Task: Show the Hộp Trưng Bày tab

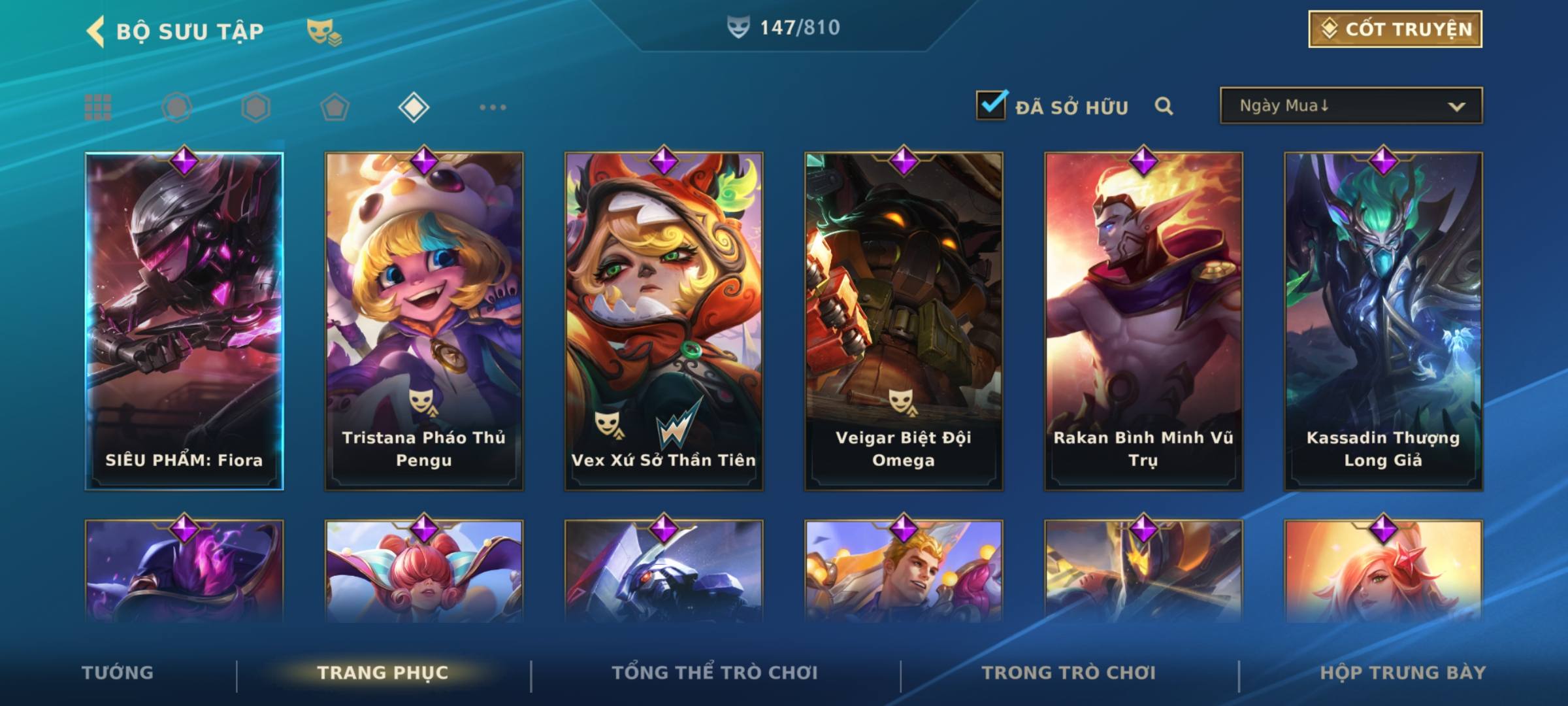Action: [1403, 673]
